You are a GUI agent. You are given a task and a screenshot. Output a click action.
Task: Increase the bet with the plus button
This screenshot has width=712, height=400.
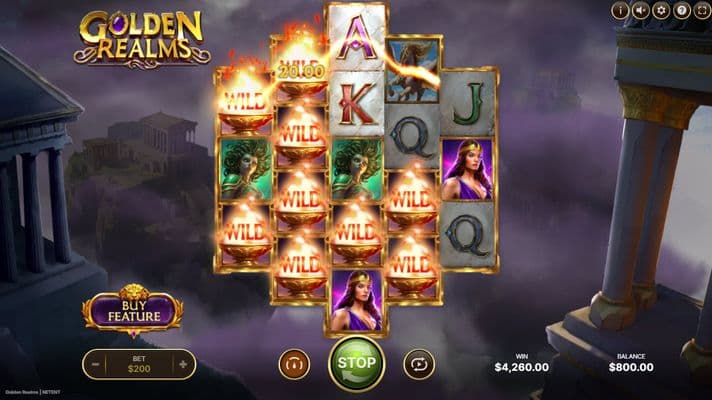[x=183, y=365]
